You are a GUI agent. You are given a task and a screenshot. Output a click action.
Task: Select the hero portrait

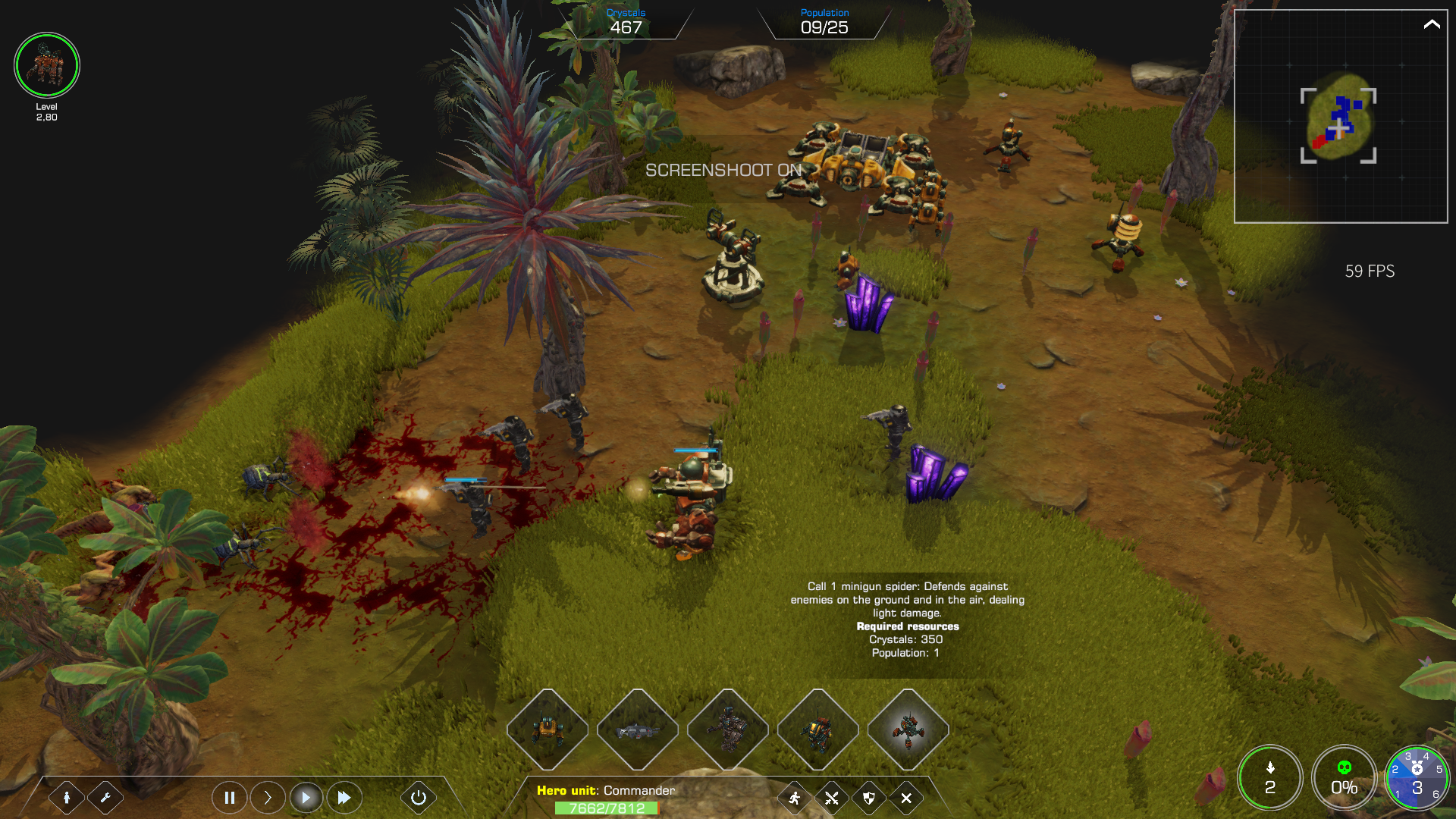[47, 65]
